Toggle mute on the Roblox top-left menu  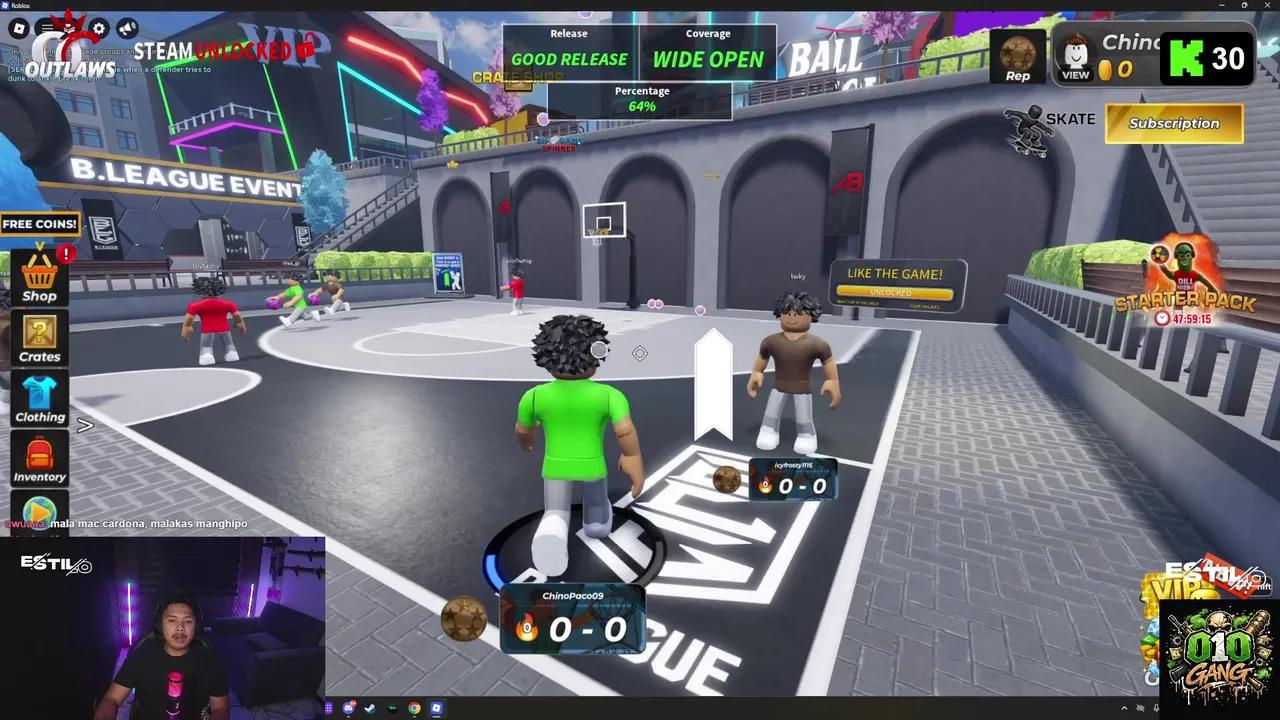point(125,29)
